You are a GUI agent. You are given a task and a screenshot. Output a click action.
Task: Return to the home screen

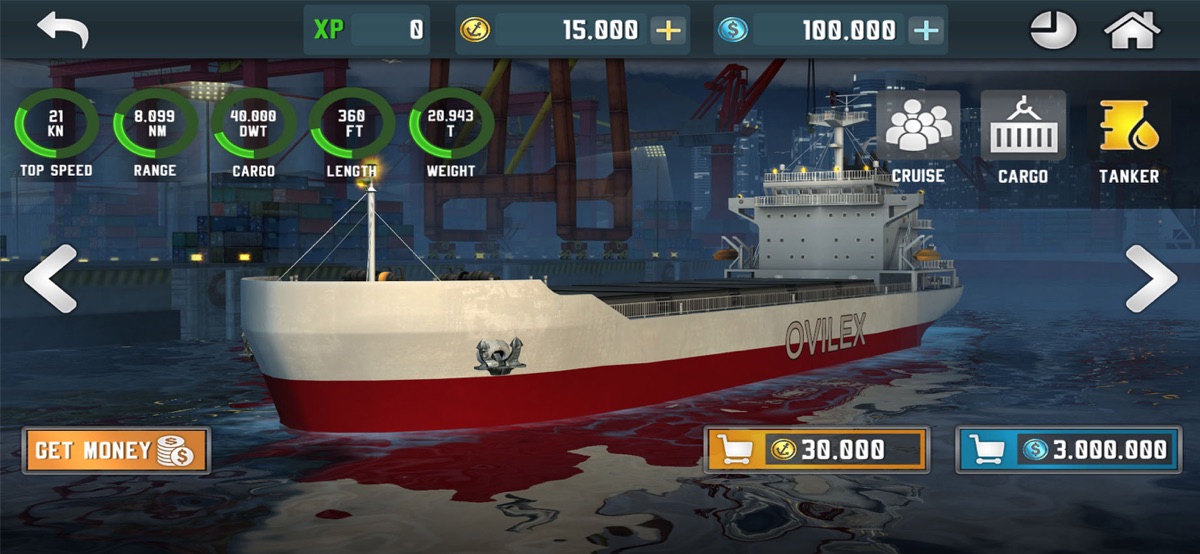click(1131, 30)
